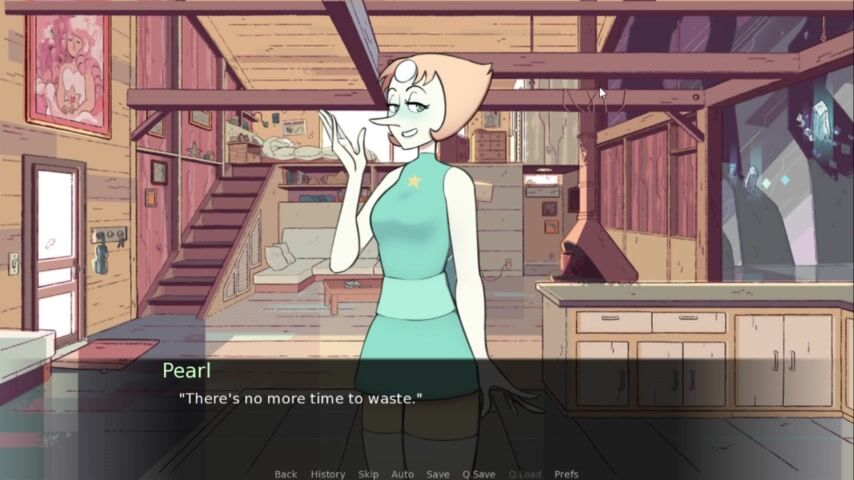Activate Skip in the quick menu

pyautogui.click(x=367, y=474)
